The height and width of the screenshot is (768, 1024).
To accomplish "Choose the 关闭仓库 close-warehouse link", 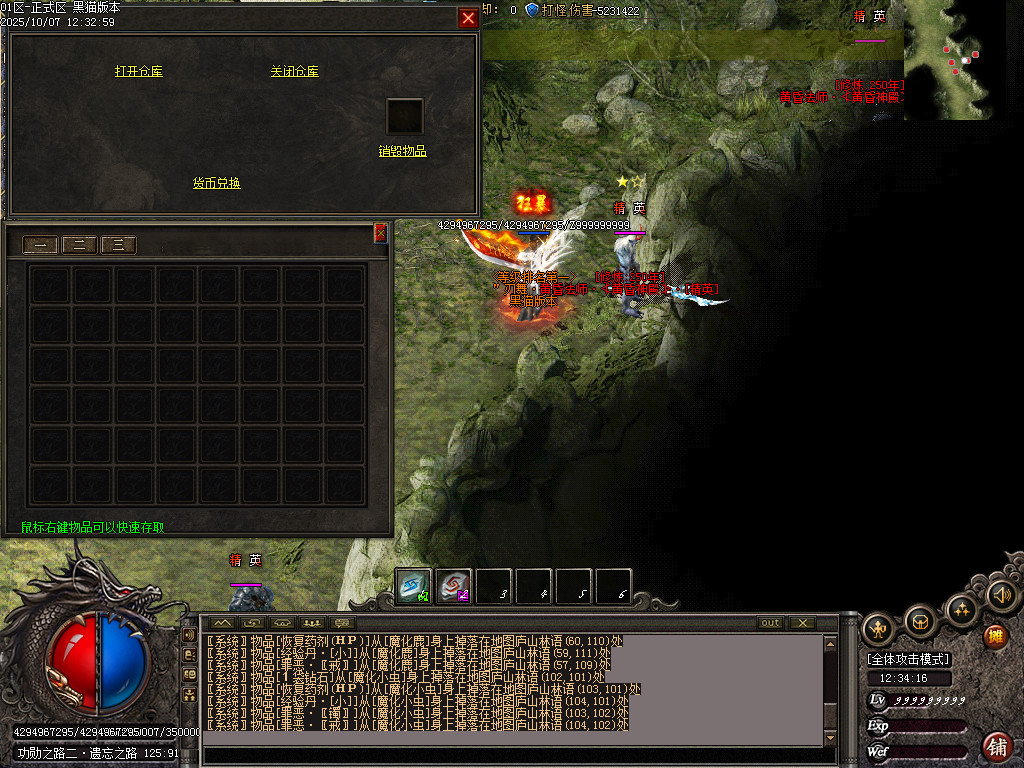I will (x=294, y=72).
